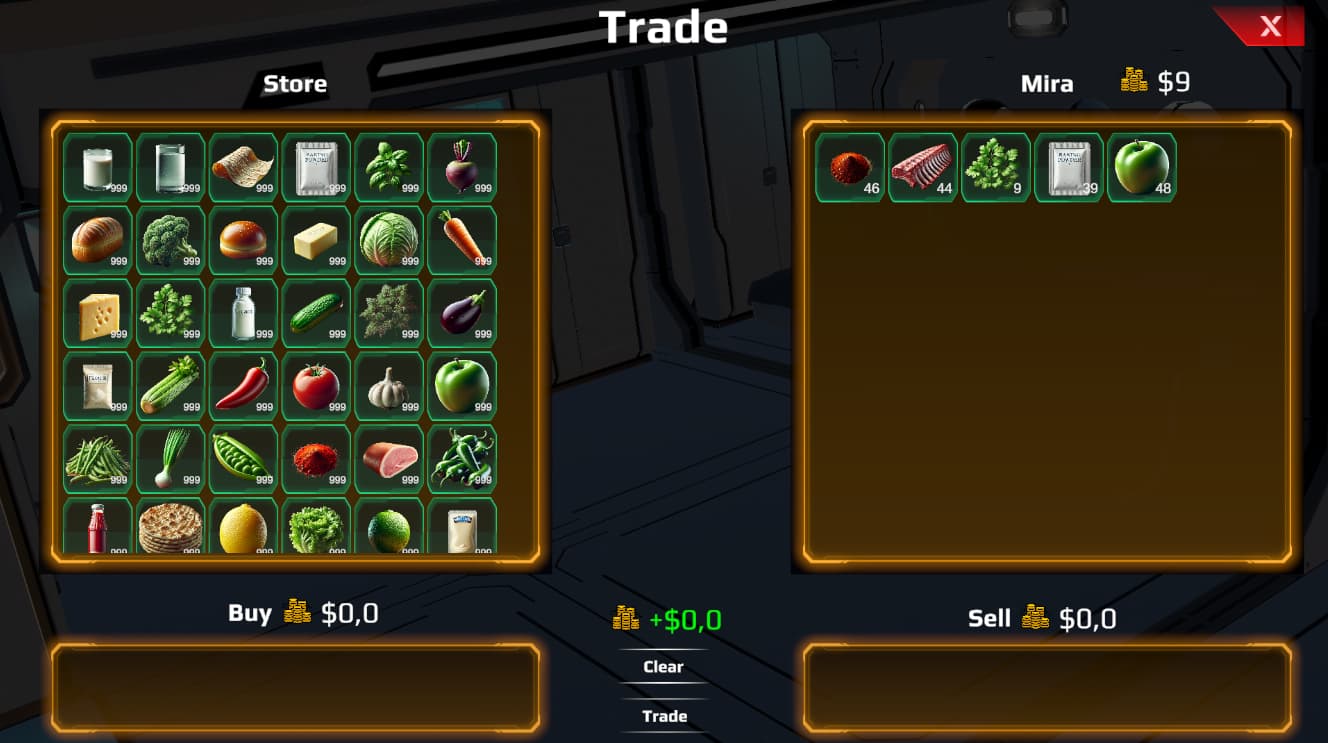Close the Trade window
1328x743 pixels.
(1268, 27)
